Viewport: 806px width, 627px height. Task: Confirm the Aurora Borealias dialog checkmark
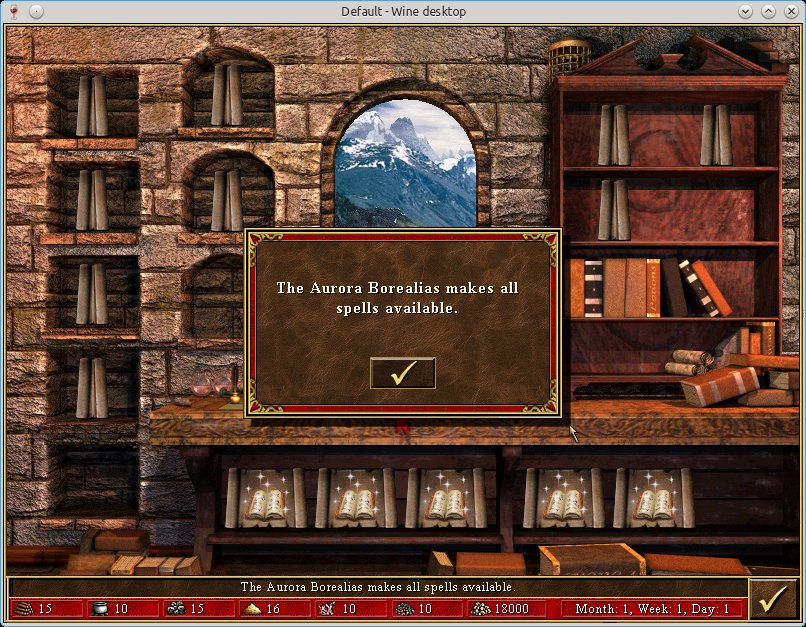point(402,373)
